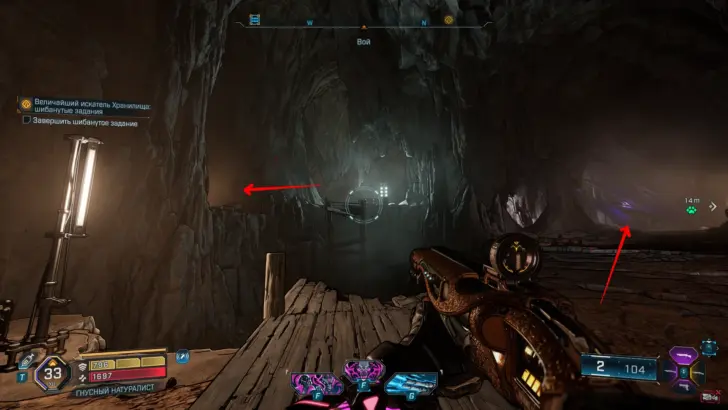
Task: Choose the top purple slot in the weapon wheel
Action: [x=686, y=354]
